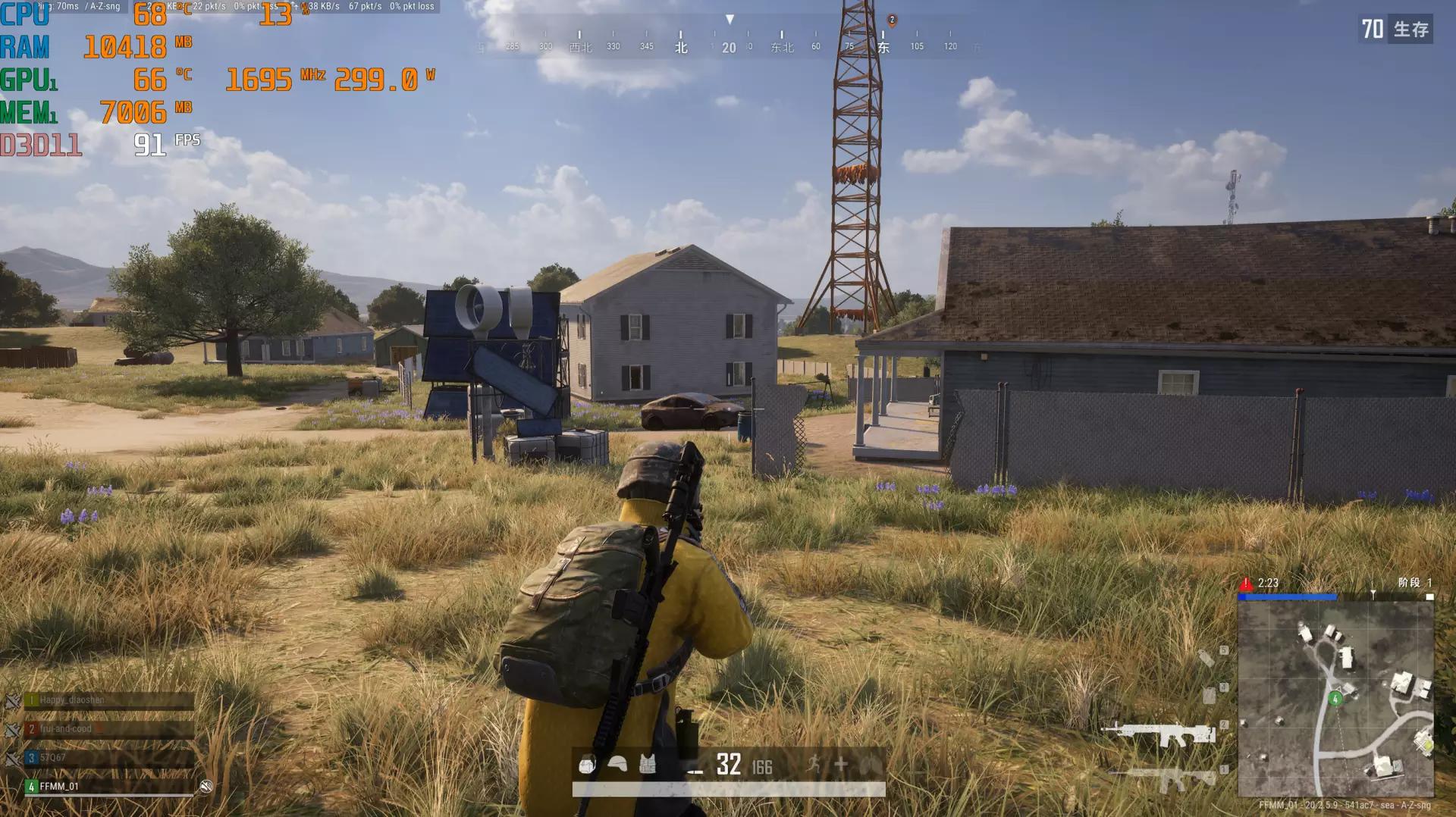
Task: Click the green player 4 marker on minimap
Action: pyautogui.click(x=1335, y=699)
